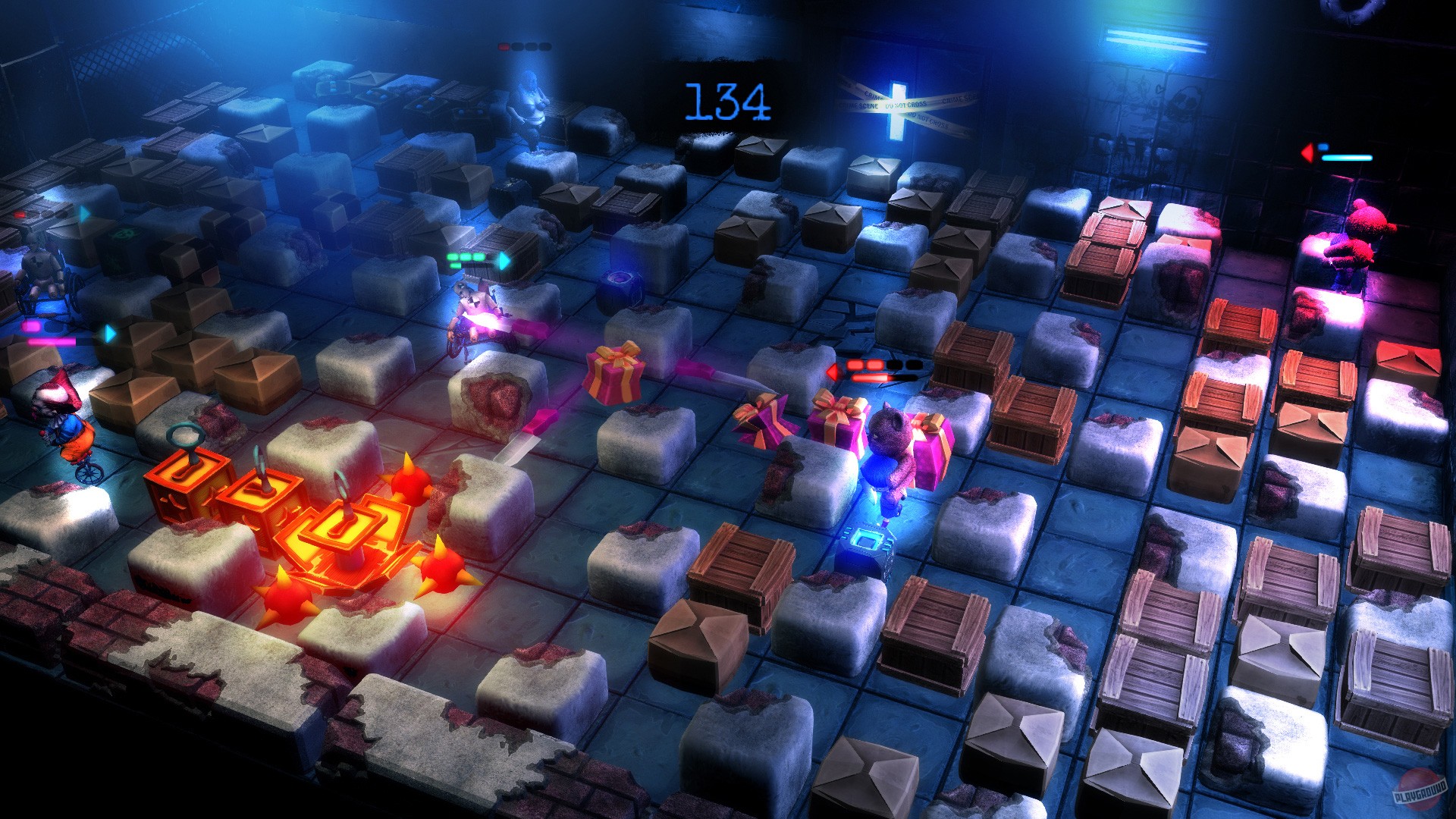Click the red health pip row at top center
Image resolution: width=1456 pixels, height=819 pixels.
tap(523, 45)
